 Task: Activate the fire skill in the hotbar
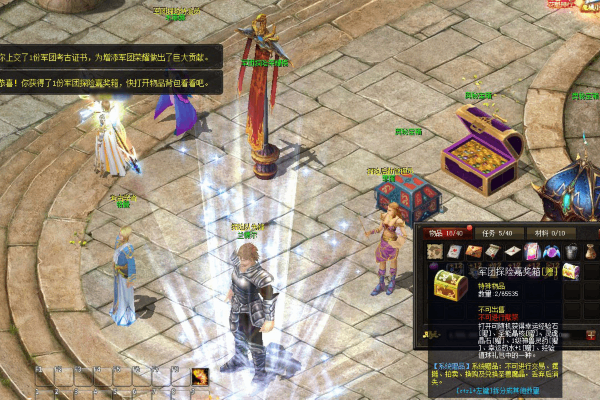click(201, 378)
